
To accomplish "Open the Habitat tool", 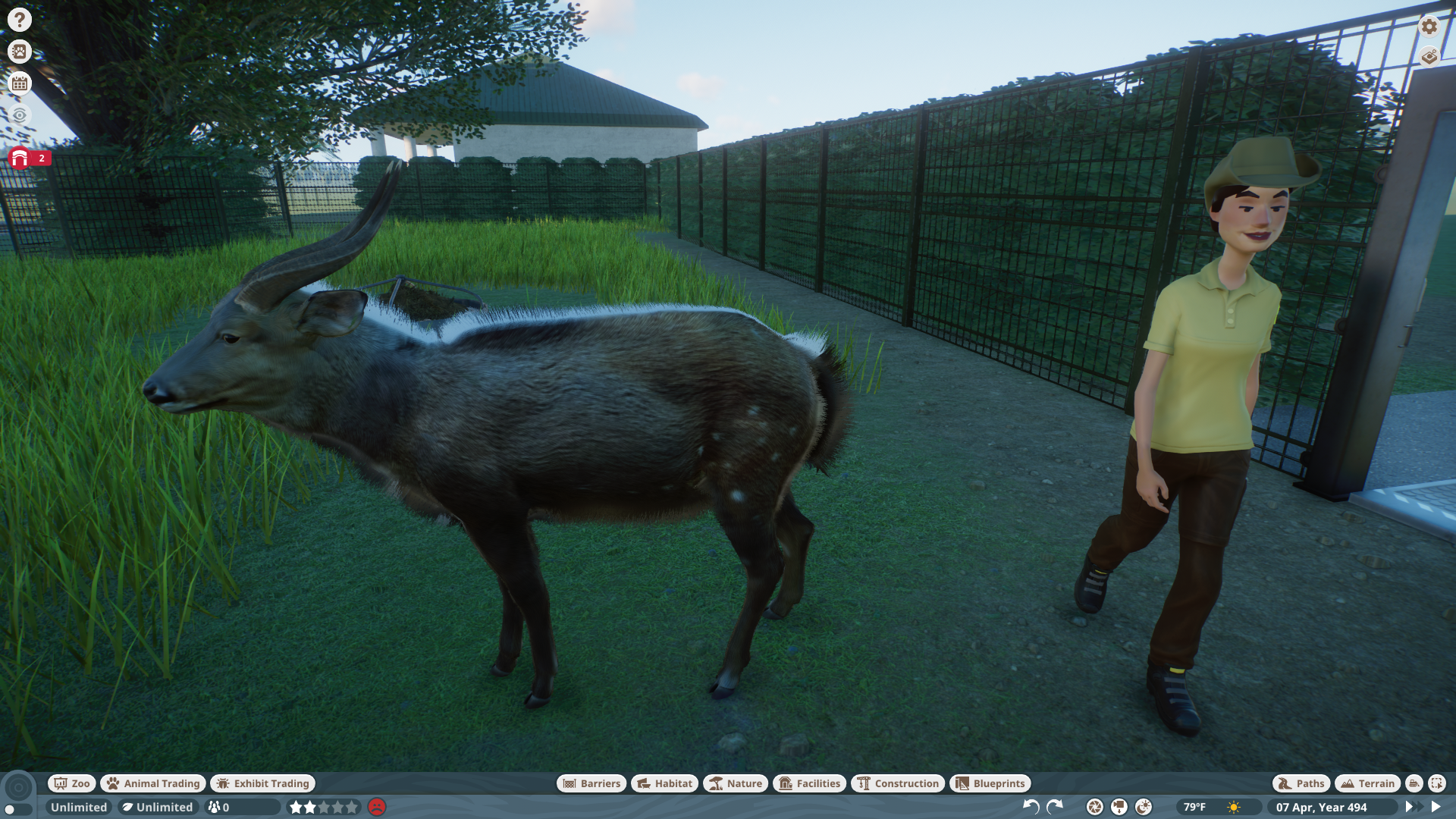I will (664, 783).
